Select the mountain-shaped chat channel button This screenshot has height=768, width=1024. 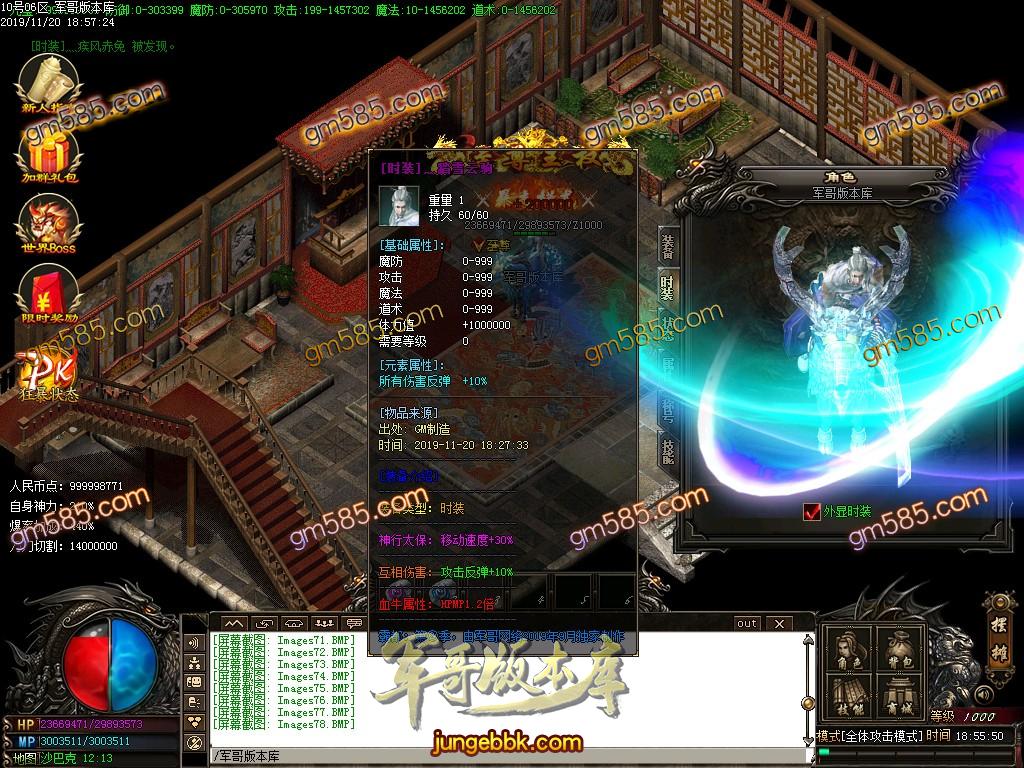[x=233, y=623]
